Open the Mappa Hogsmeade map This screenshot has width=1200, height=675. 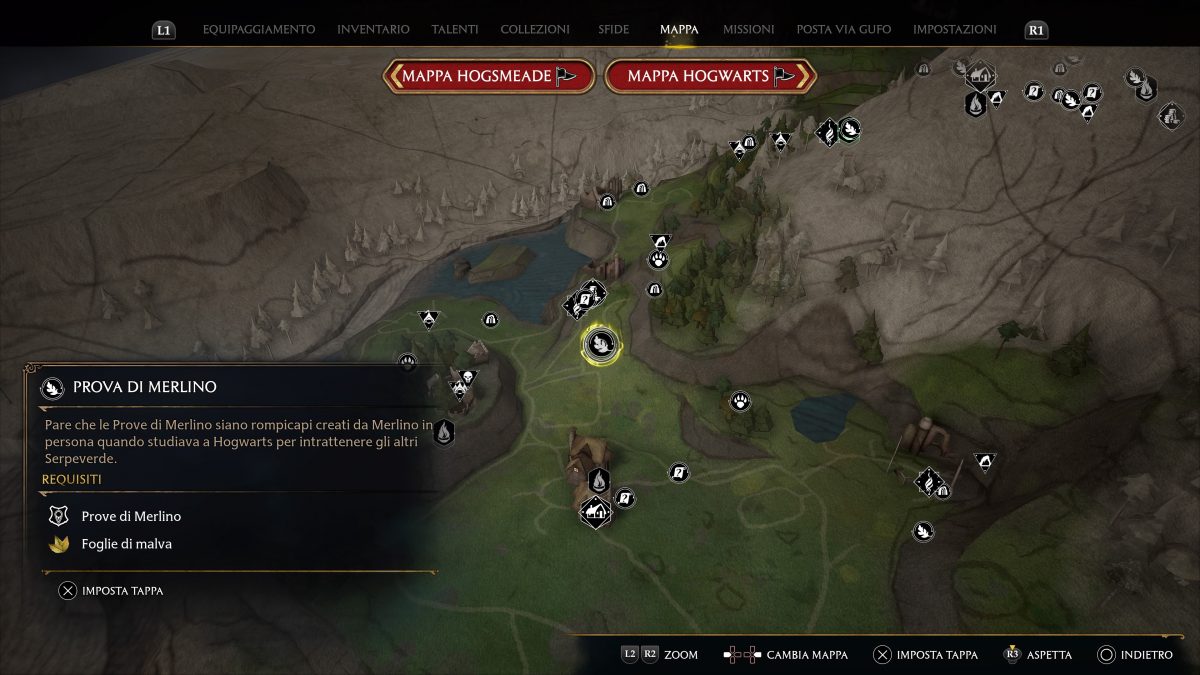[x=488, y=76]
